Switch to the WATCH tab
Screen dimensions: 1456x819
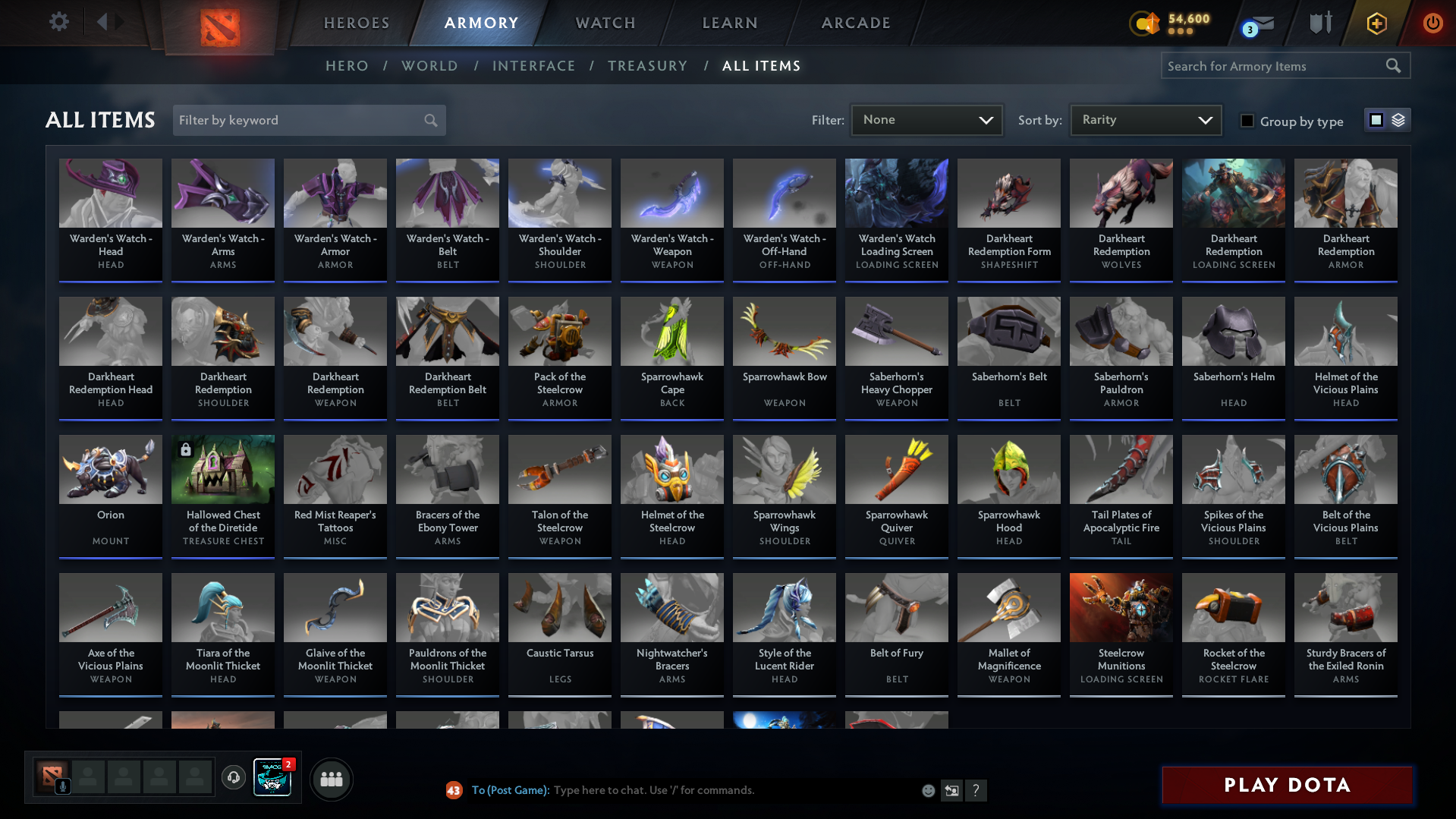(x=605, y=23)
